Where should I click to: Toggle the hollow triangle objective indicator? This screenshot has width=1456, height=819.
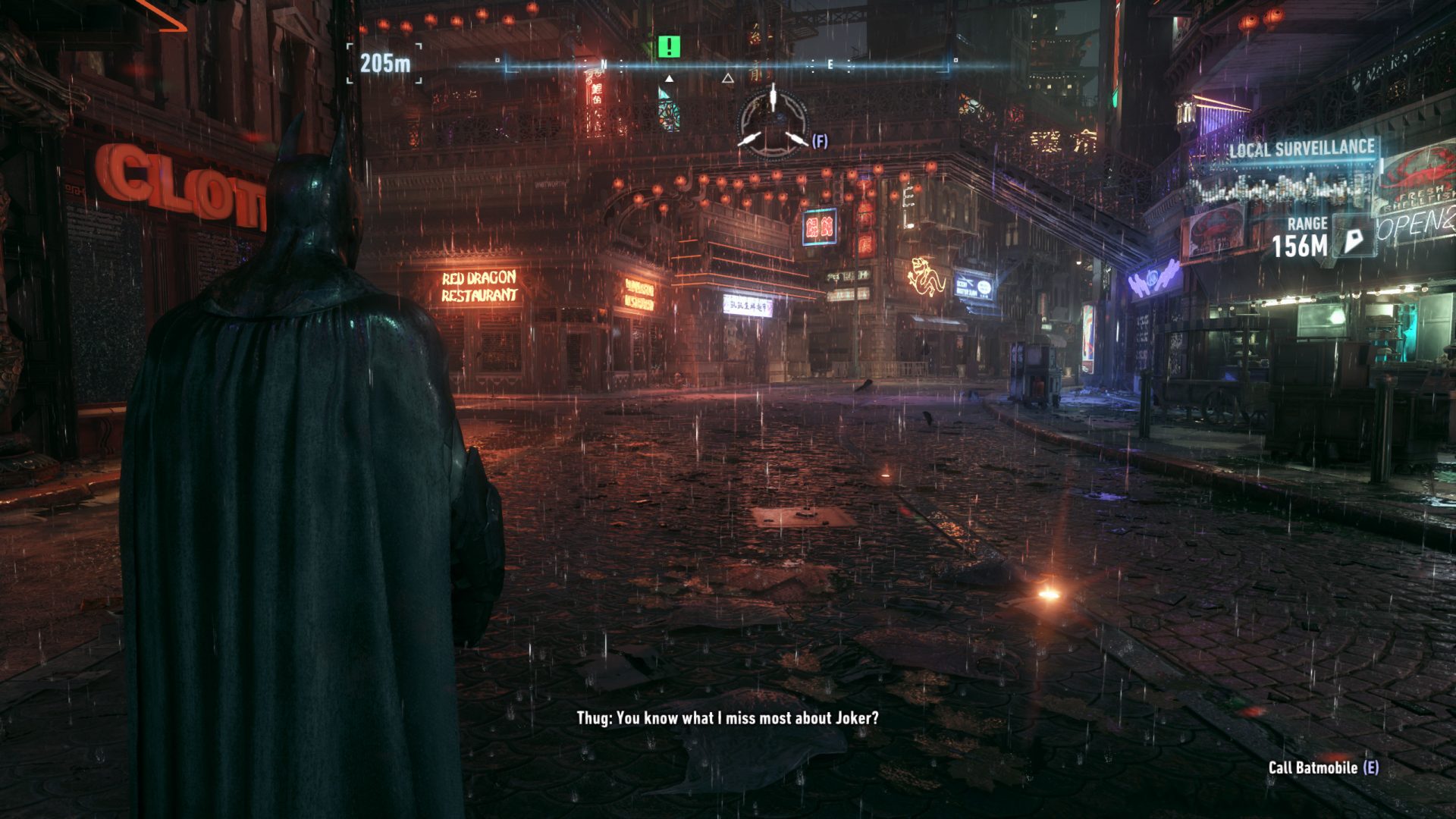tap(727, 79)
